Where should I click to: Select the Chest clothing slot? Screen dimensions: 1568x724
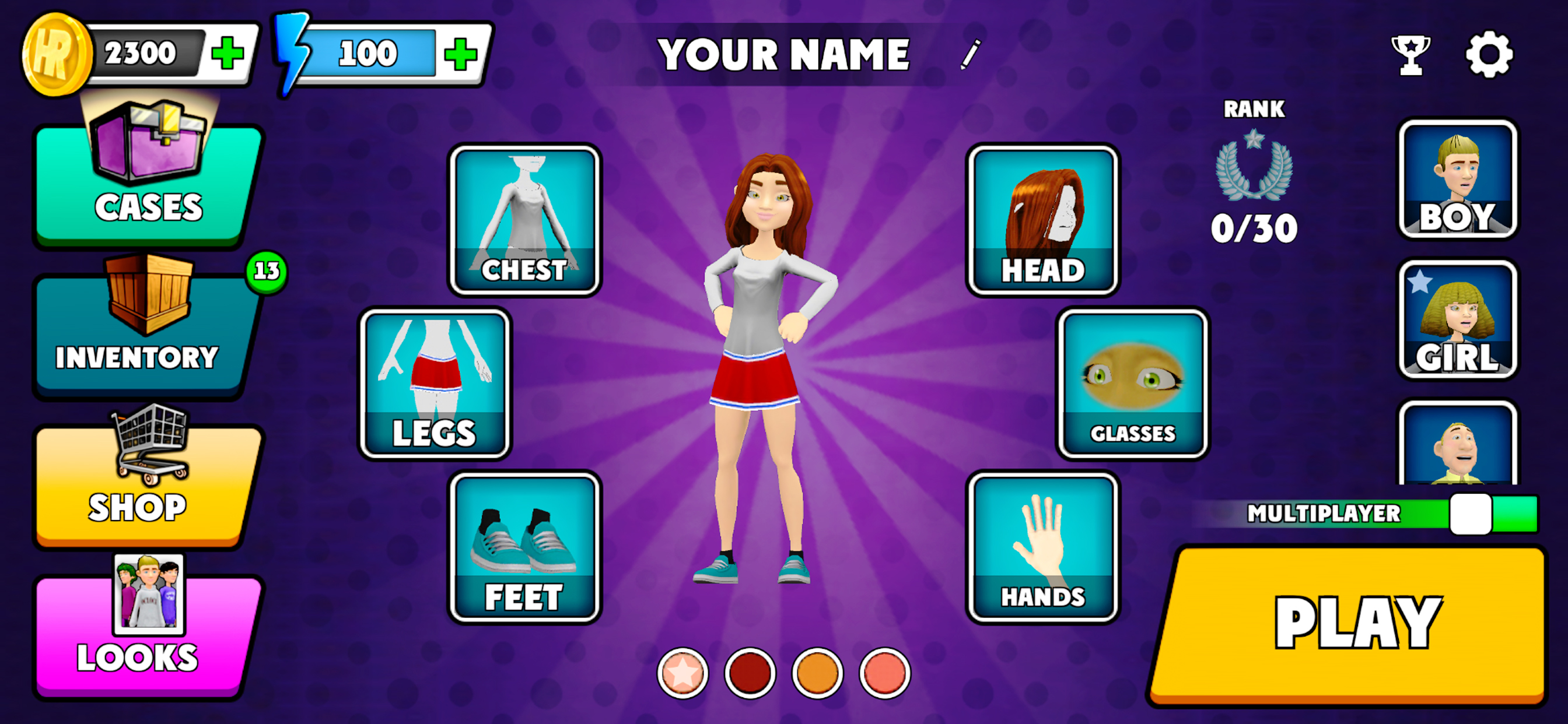tap(524, 220)
